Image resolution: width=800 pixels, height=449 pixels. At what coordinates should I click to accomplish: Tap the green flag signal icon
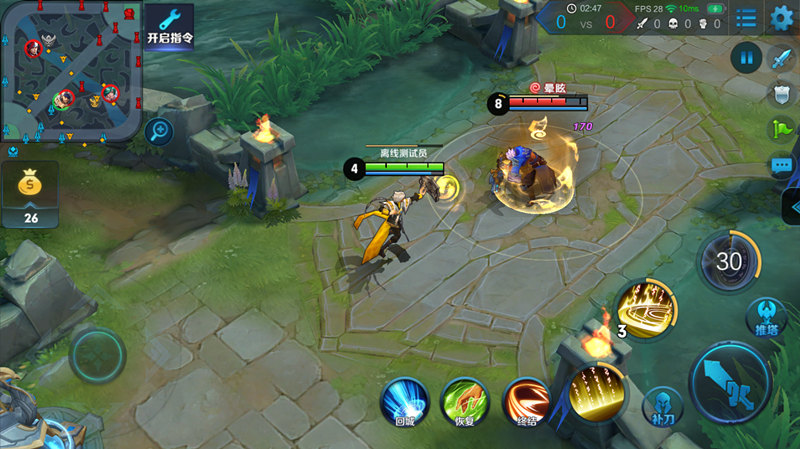[x=781, y=129]
